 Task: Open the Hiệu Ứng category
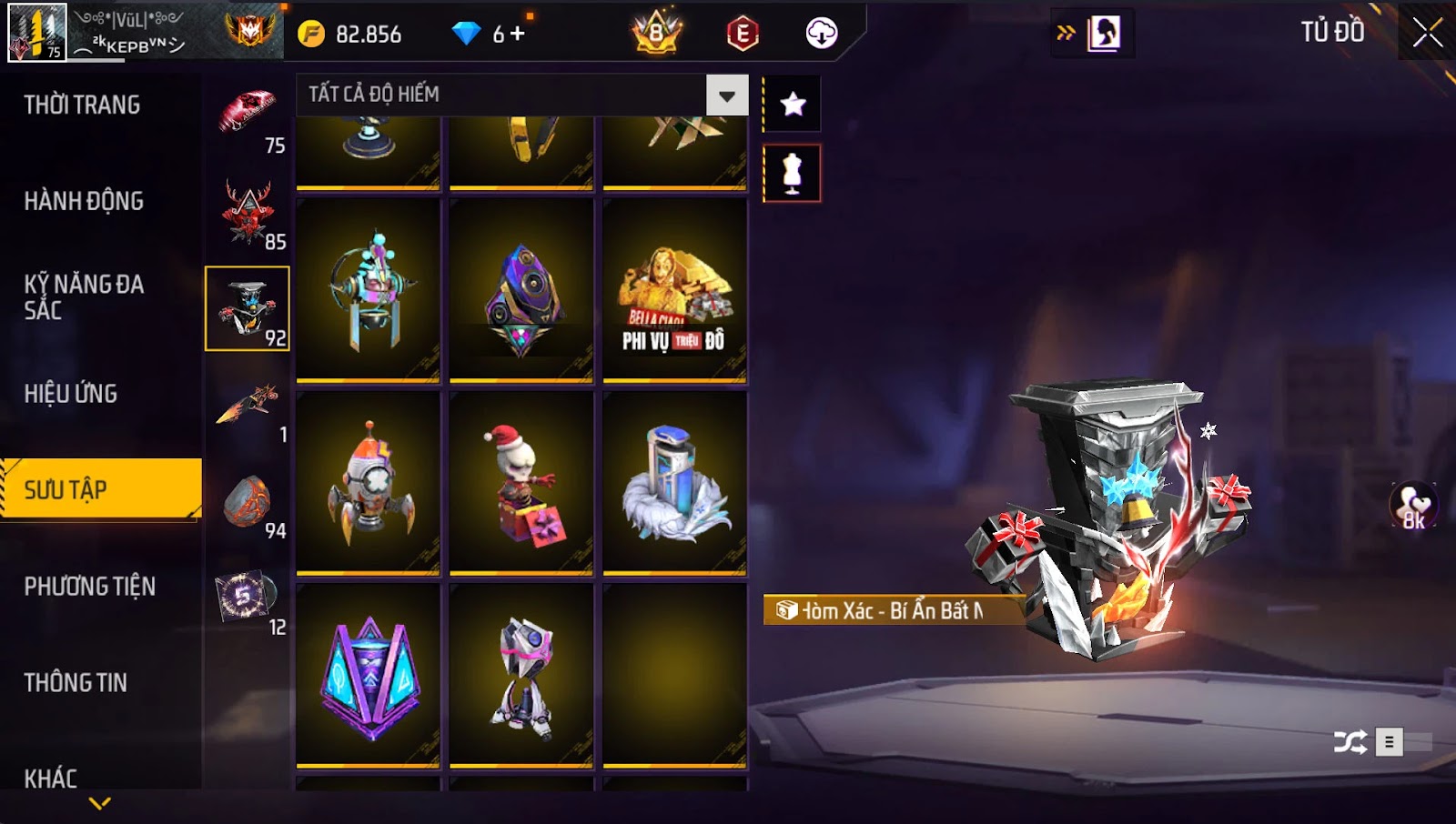pos(71,394)
